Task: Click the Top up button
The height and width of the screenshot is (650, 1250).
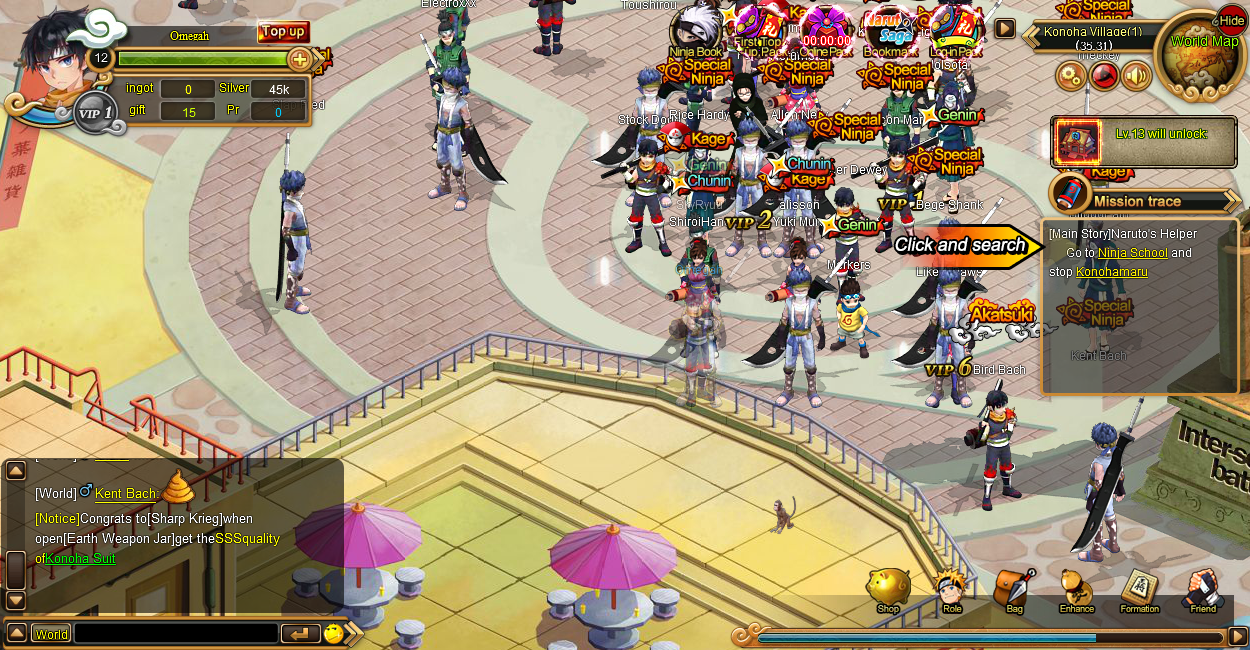Action: (x=283, y=32)
